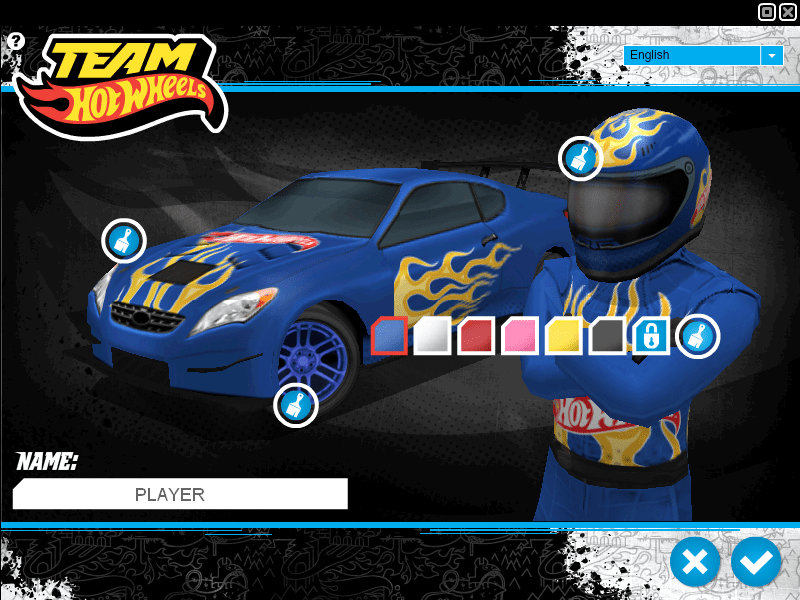Pick the dark gray color swatch
Image resolution: width=800 pixels, height=600 pixels.
607,336
